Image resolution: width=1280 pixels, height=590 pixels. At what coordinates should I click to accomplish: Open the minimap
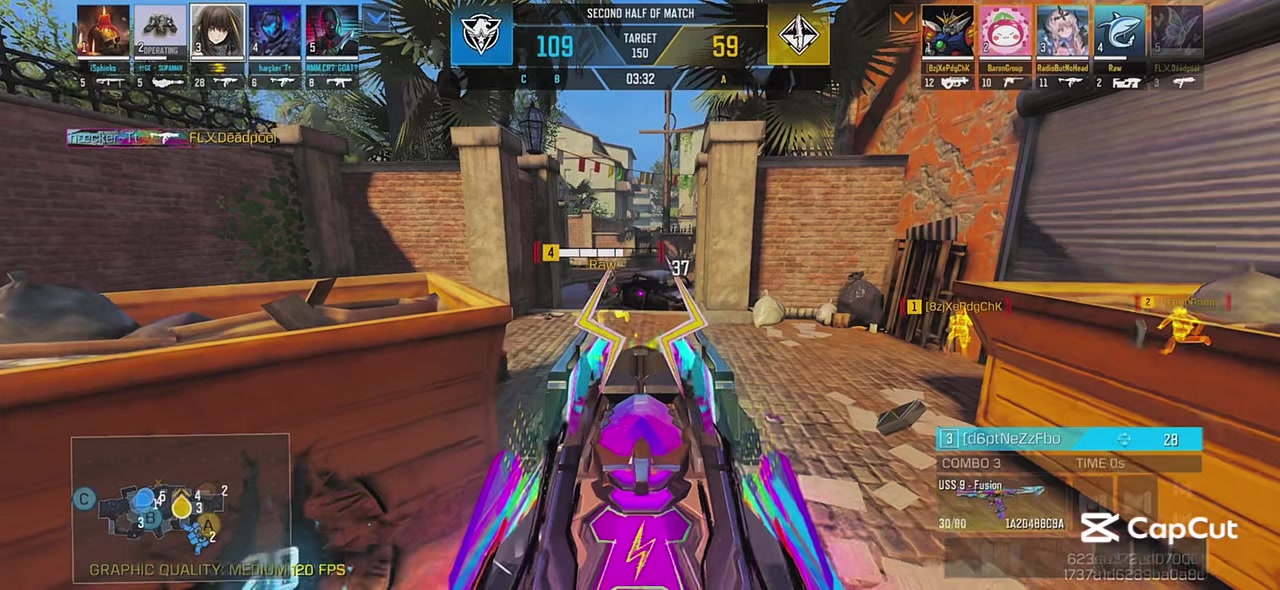point(180,507)
